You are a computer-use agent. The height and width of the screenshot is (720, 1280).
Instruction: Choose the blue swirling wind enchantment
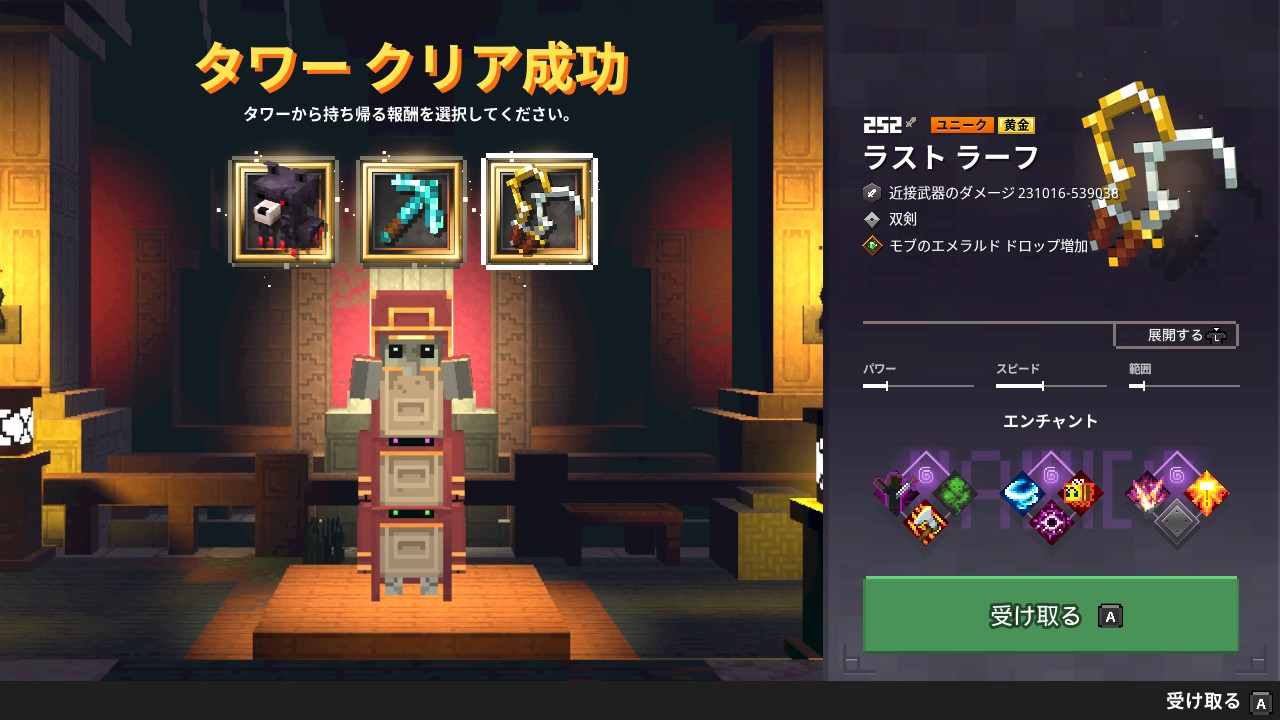click(1022, 493)
